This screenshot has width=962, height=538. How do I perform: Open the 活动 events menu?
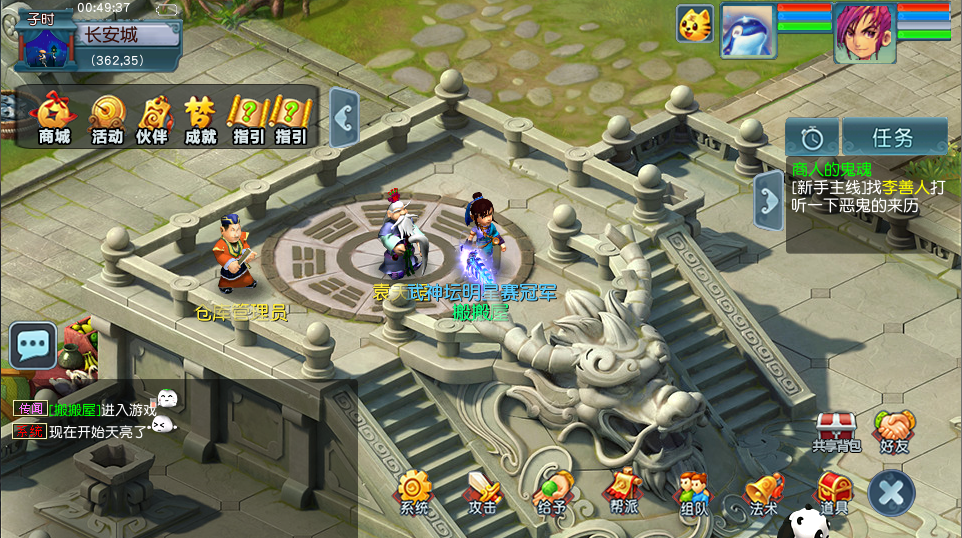[107, 118]
